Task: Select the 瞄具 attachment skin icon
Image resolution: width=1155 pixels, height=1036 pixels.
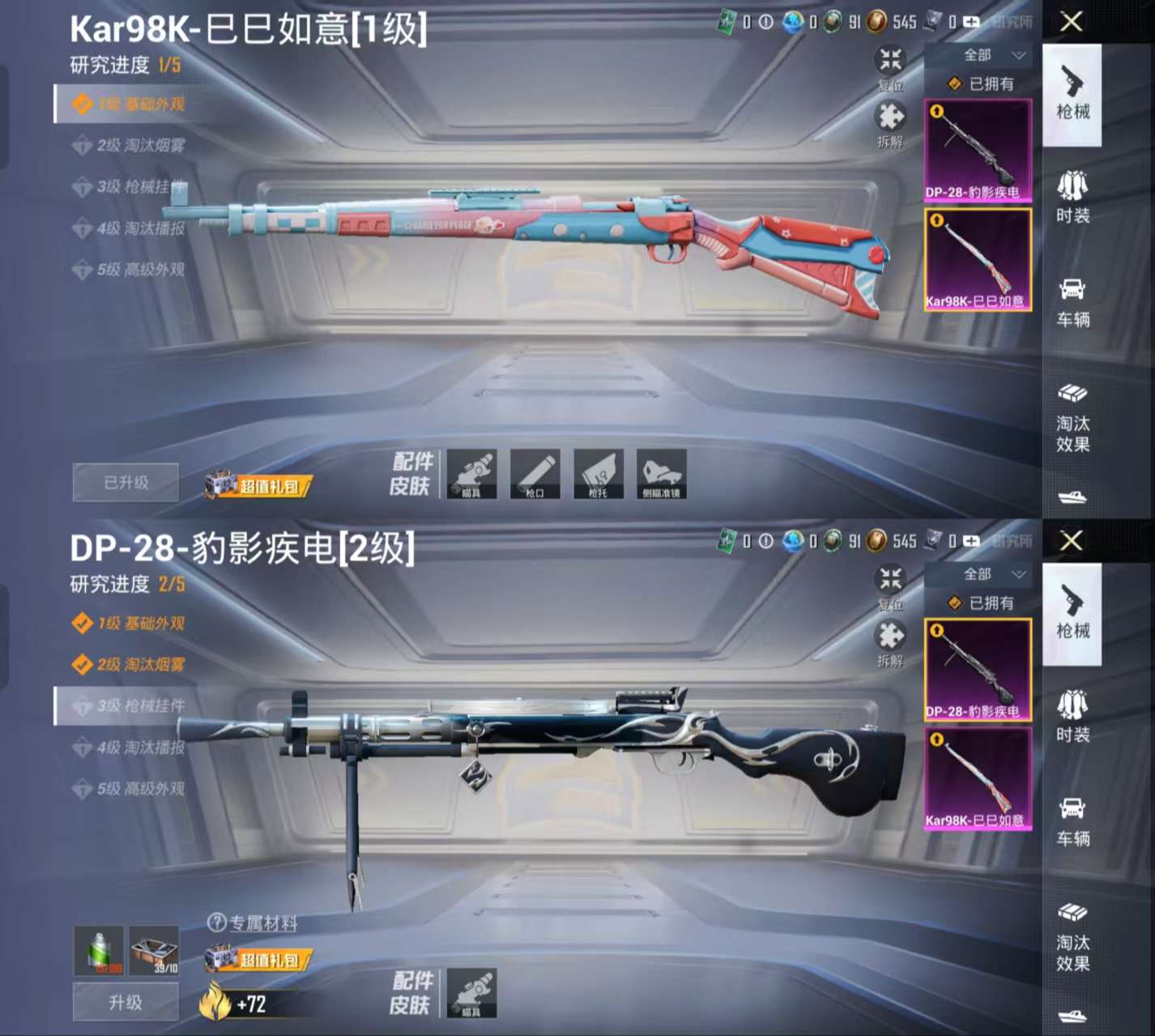Action: (472, 474)
